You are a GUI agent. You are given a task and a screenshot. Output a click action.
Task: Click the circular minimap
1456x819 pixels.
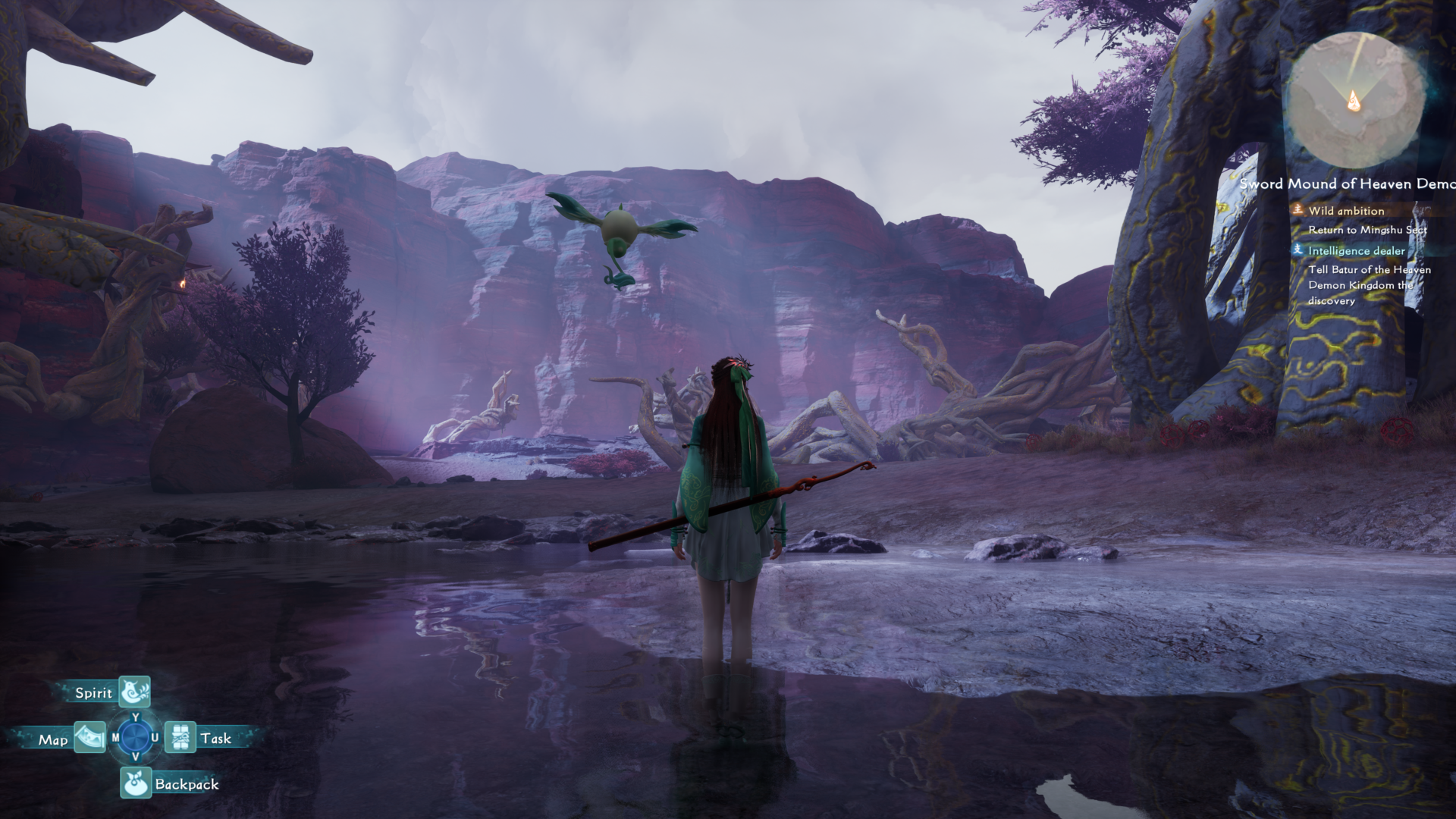coord(1354,101)
